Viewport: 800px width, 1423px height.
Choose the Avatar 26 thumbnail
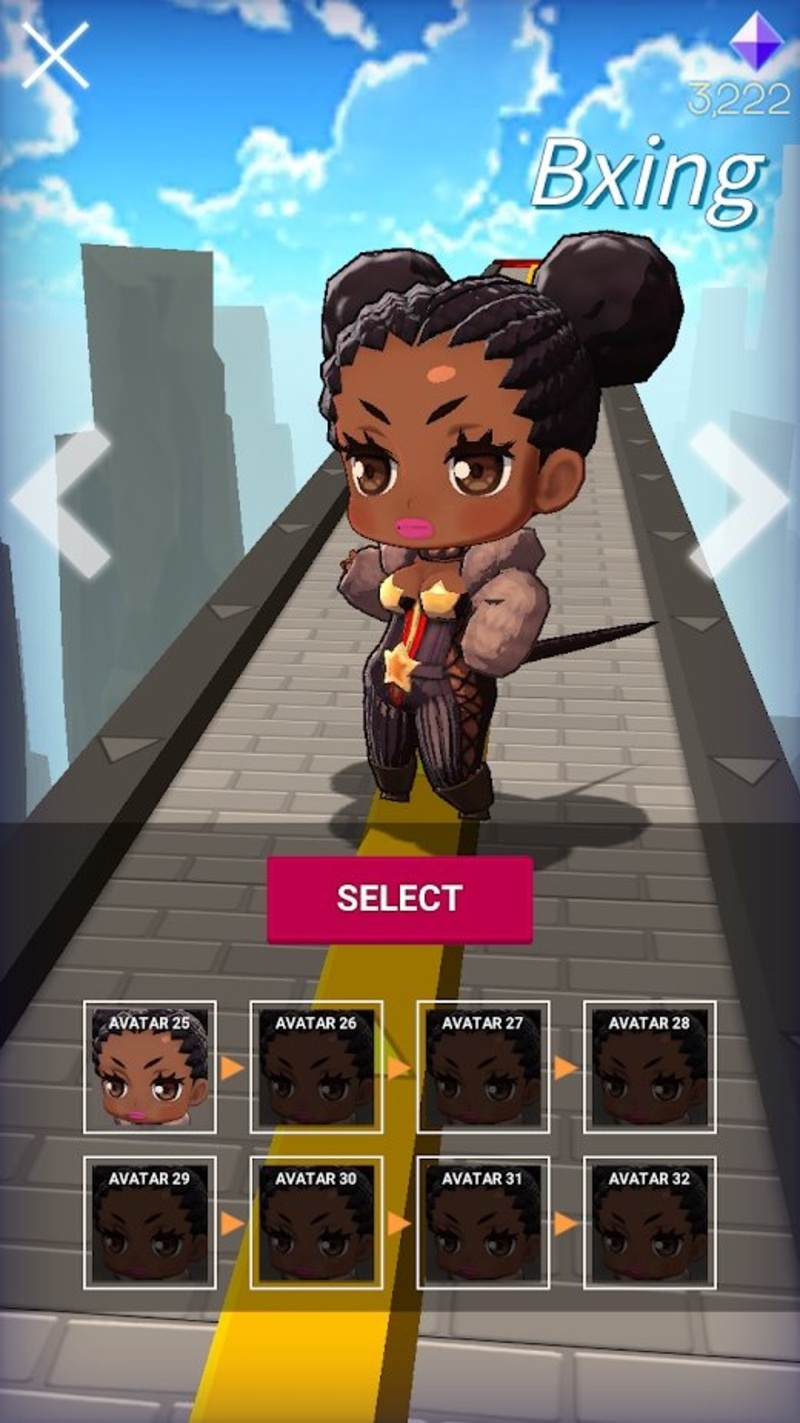[316, 1067]
